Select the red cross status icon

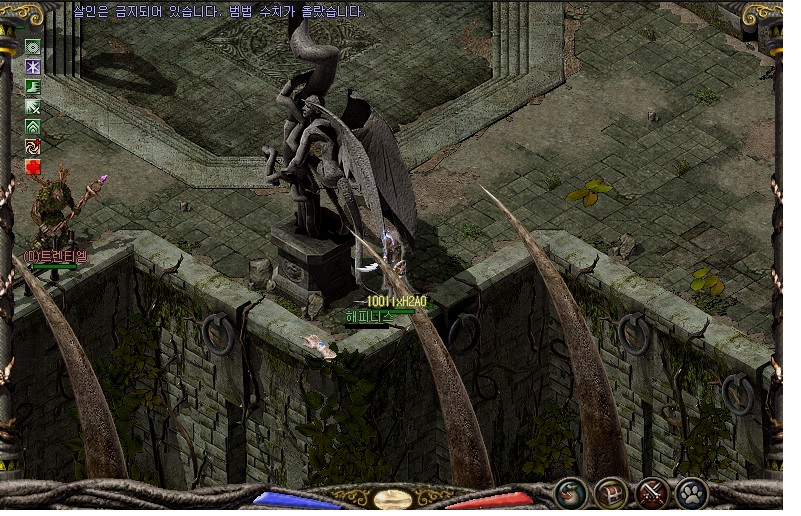click(33, 167)
